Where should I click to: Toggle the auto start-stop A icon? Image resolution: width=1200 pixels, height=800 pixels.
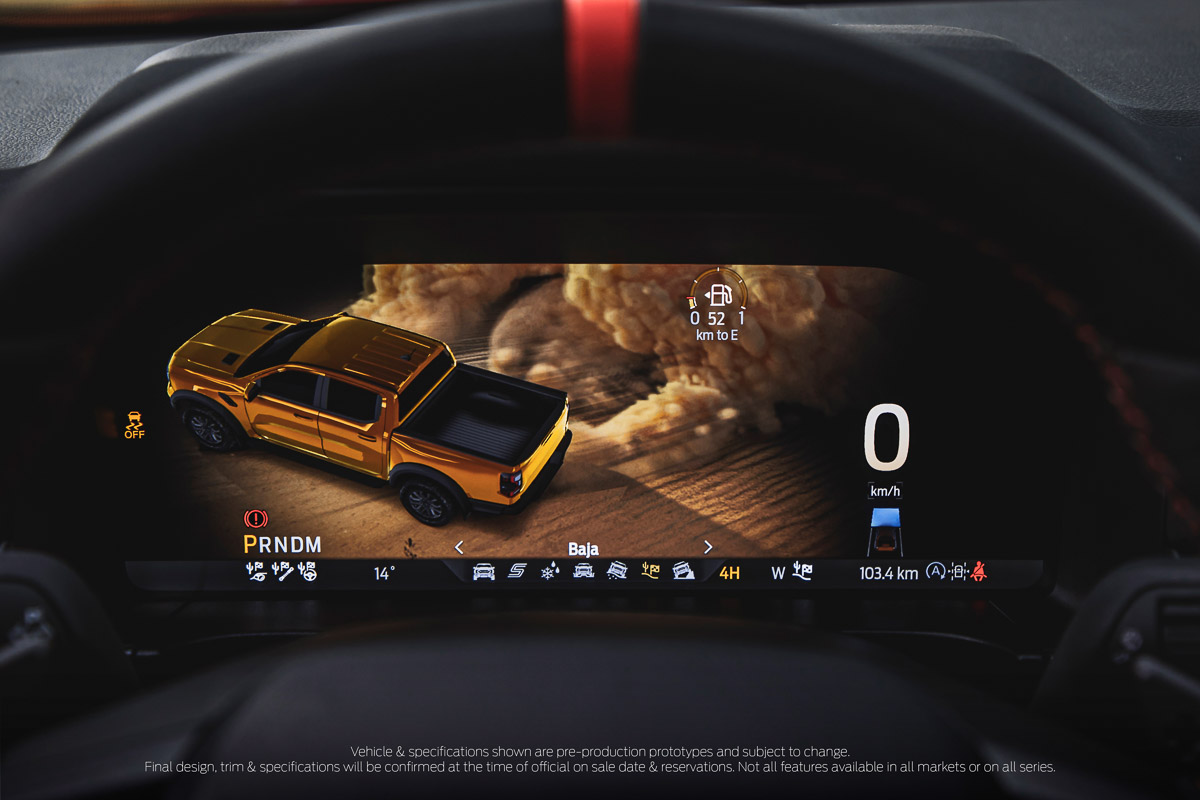coord(936,572)
